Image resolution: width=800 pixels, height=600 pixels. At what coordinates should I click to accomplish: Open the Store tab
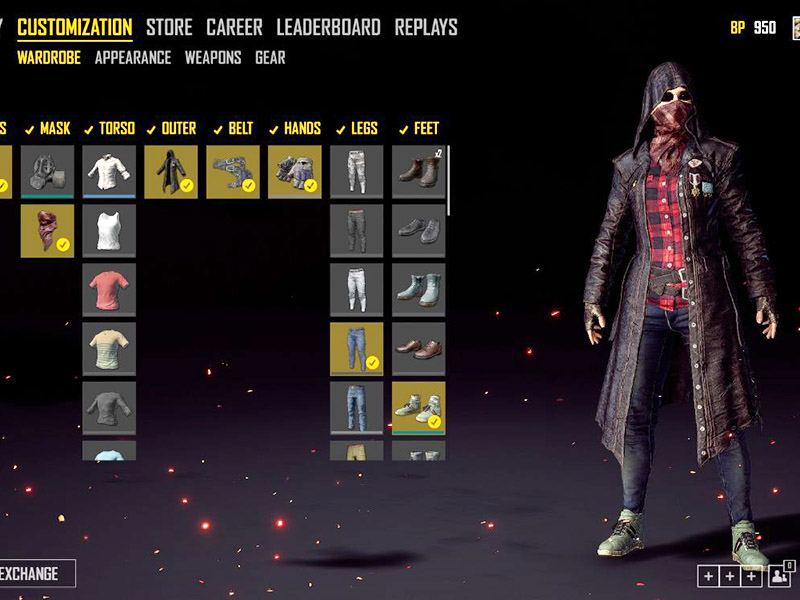170,27
